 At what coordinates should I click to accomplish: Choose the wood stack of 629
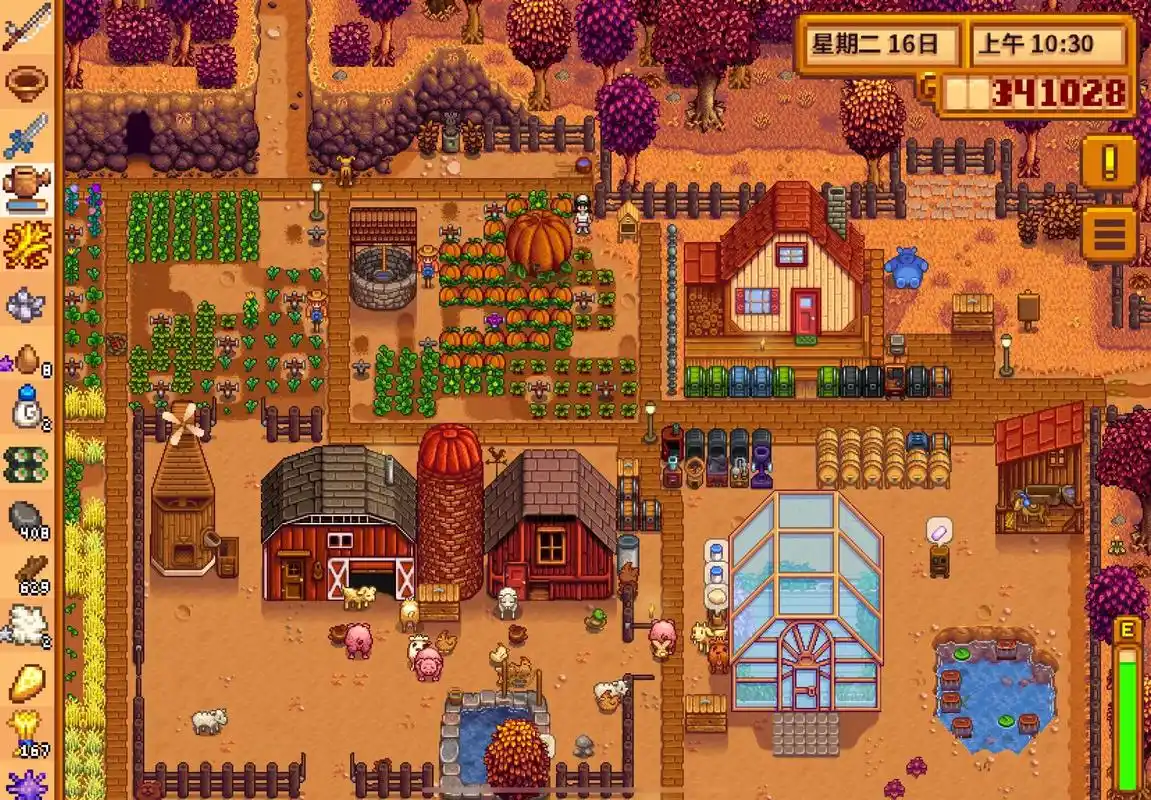26,573
